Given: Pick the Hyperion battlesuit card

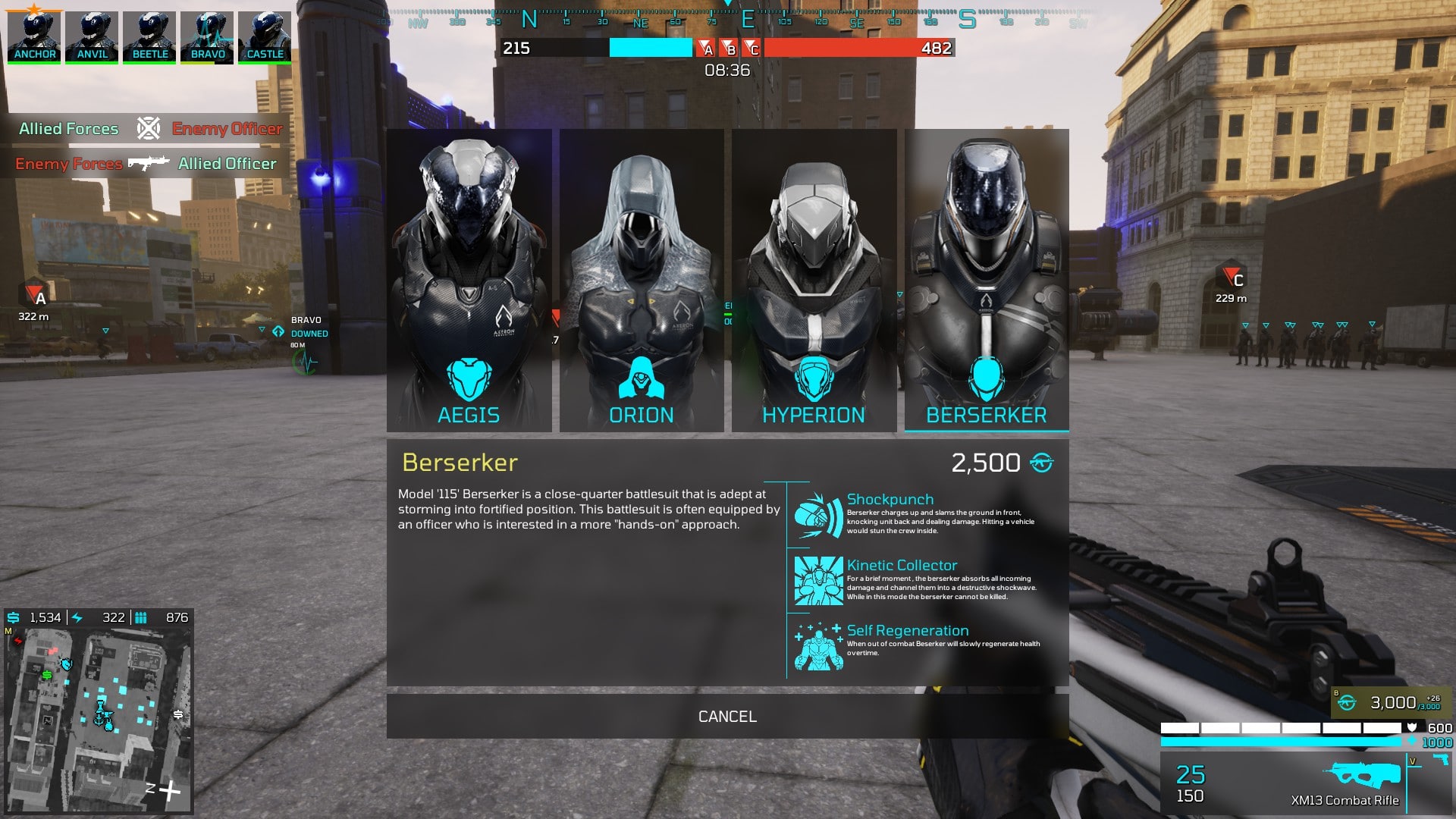Looking at the screenshot, I should (814, 281).
